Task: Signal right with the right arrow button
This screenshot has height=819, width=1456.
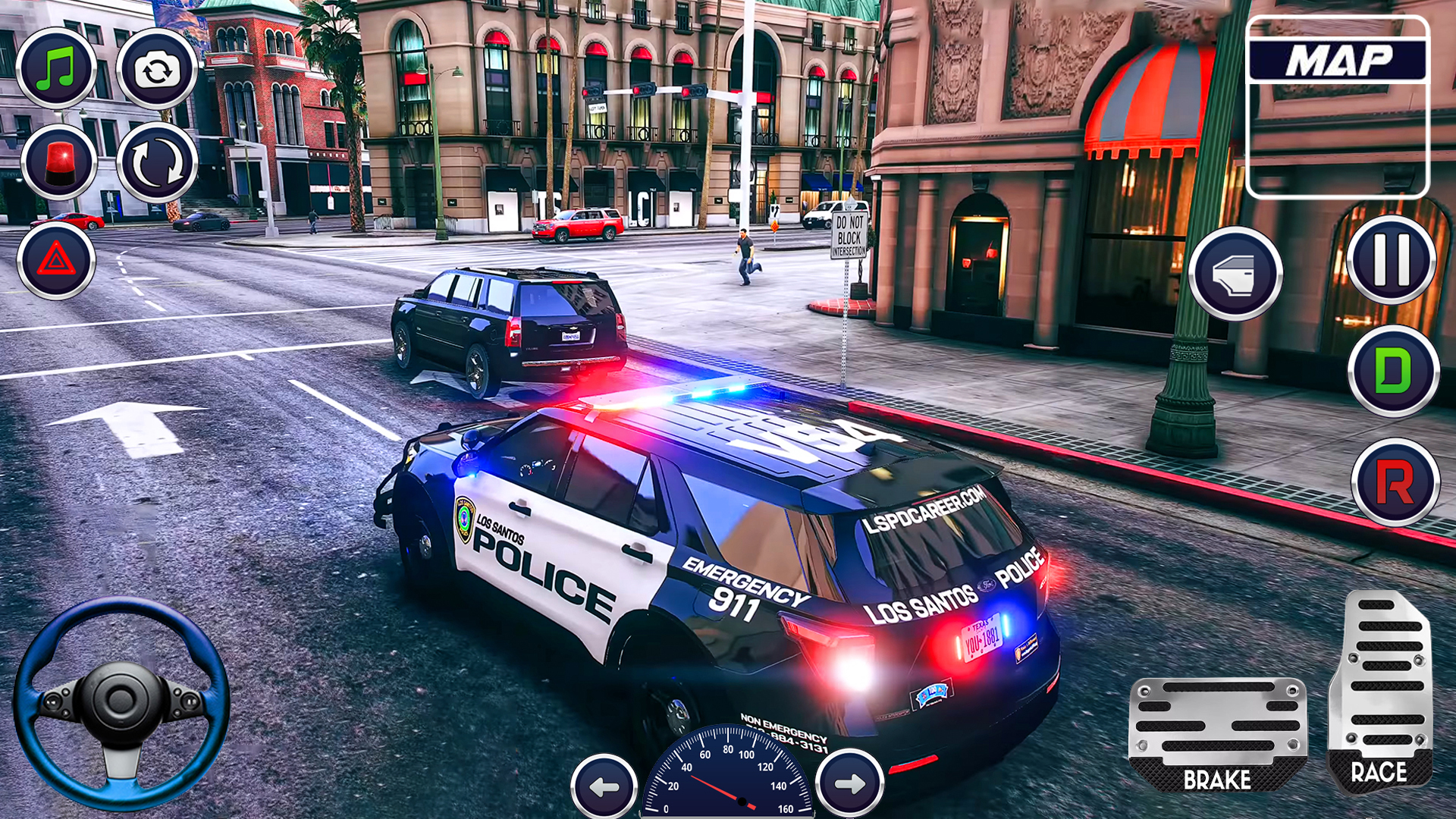Action: [849, 784]
